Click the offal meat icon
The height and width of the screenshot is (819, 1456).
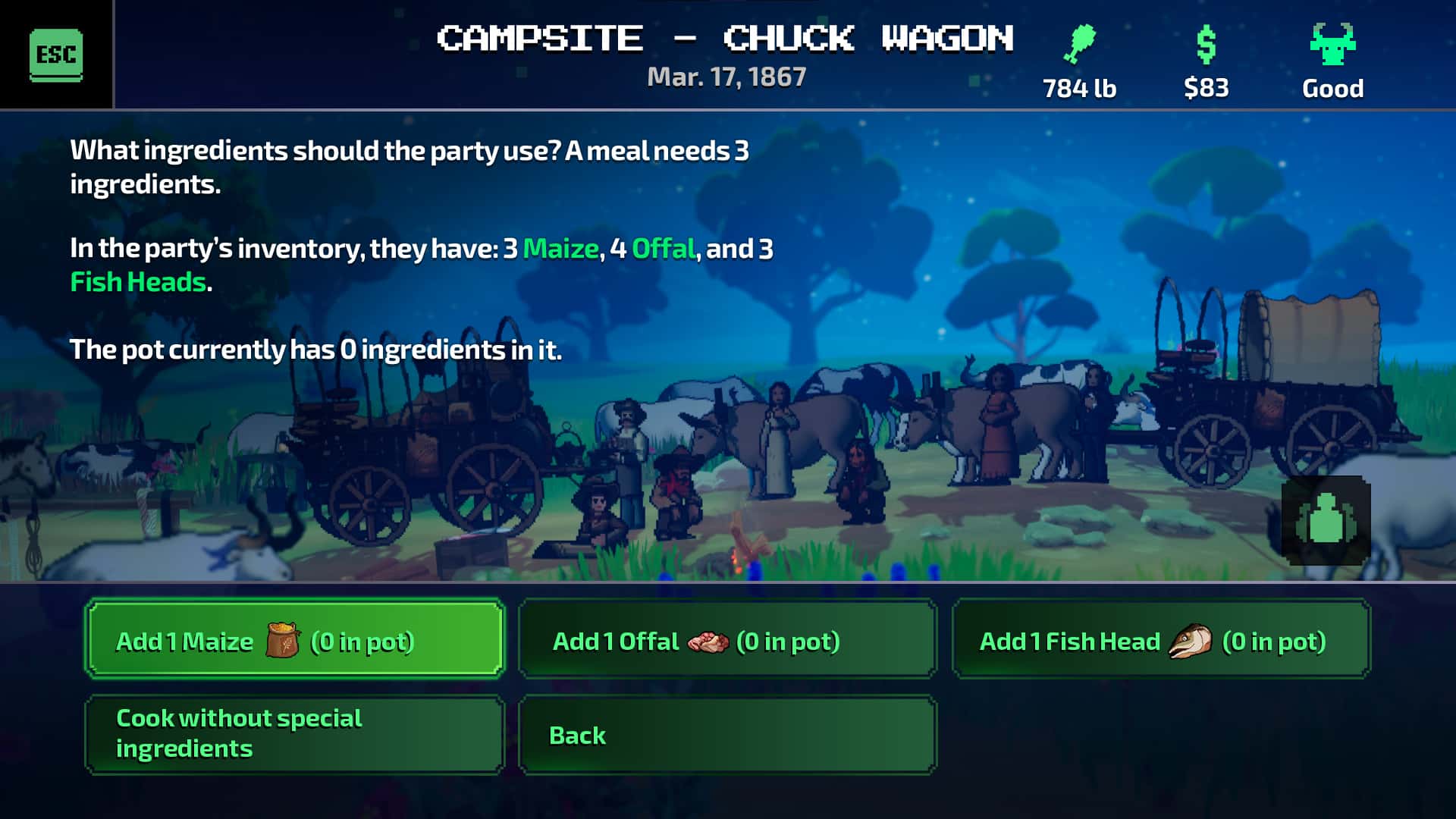pyautogui.click(x=706, y=641)
